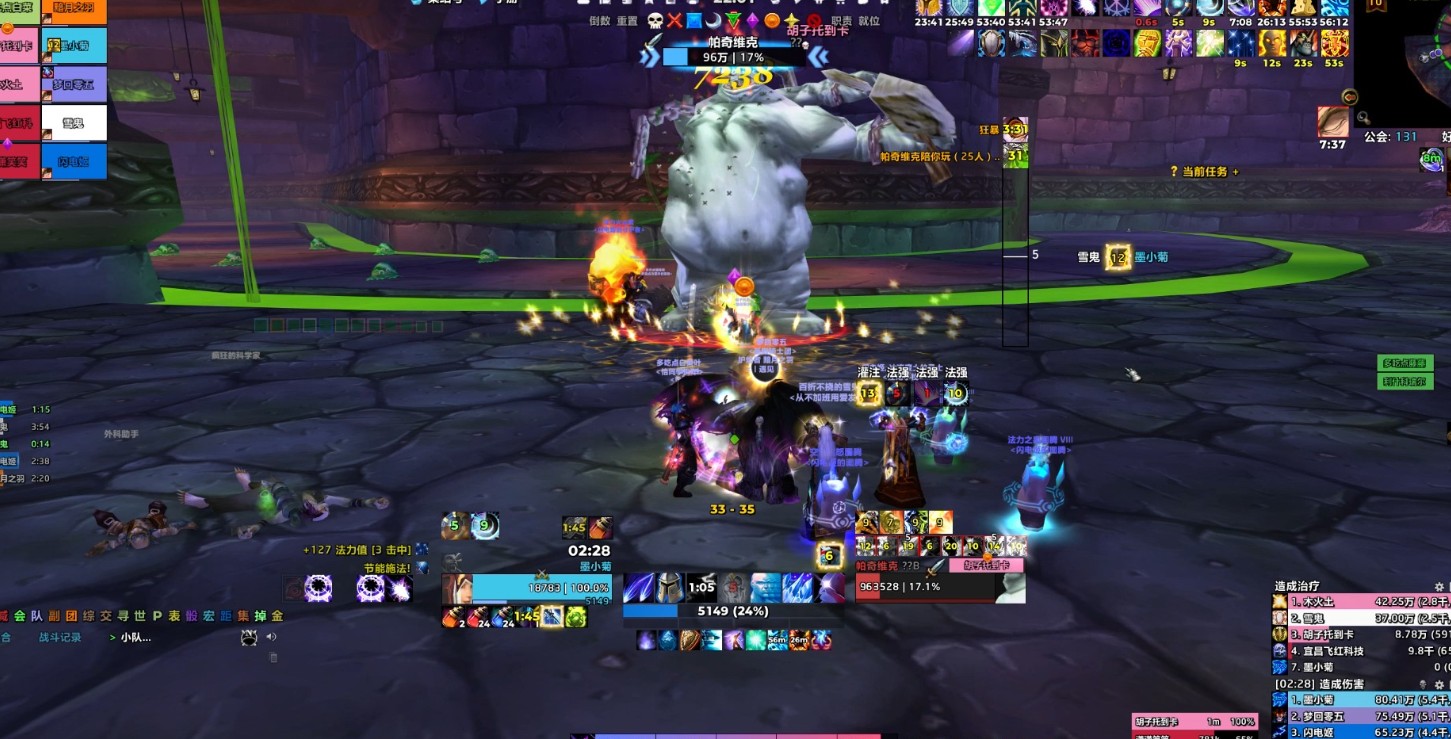The width and height of the screenshot is (1451, 739).
Task: Start the 倒数 countdown
Action: point(599,21)
